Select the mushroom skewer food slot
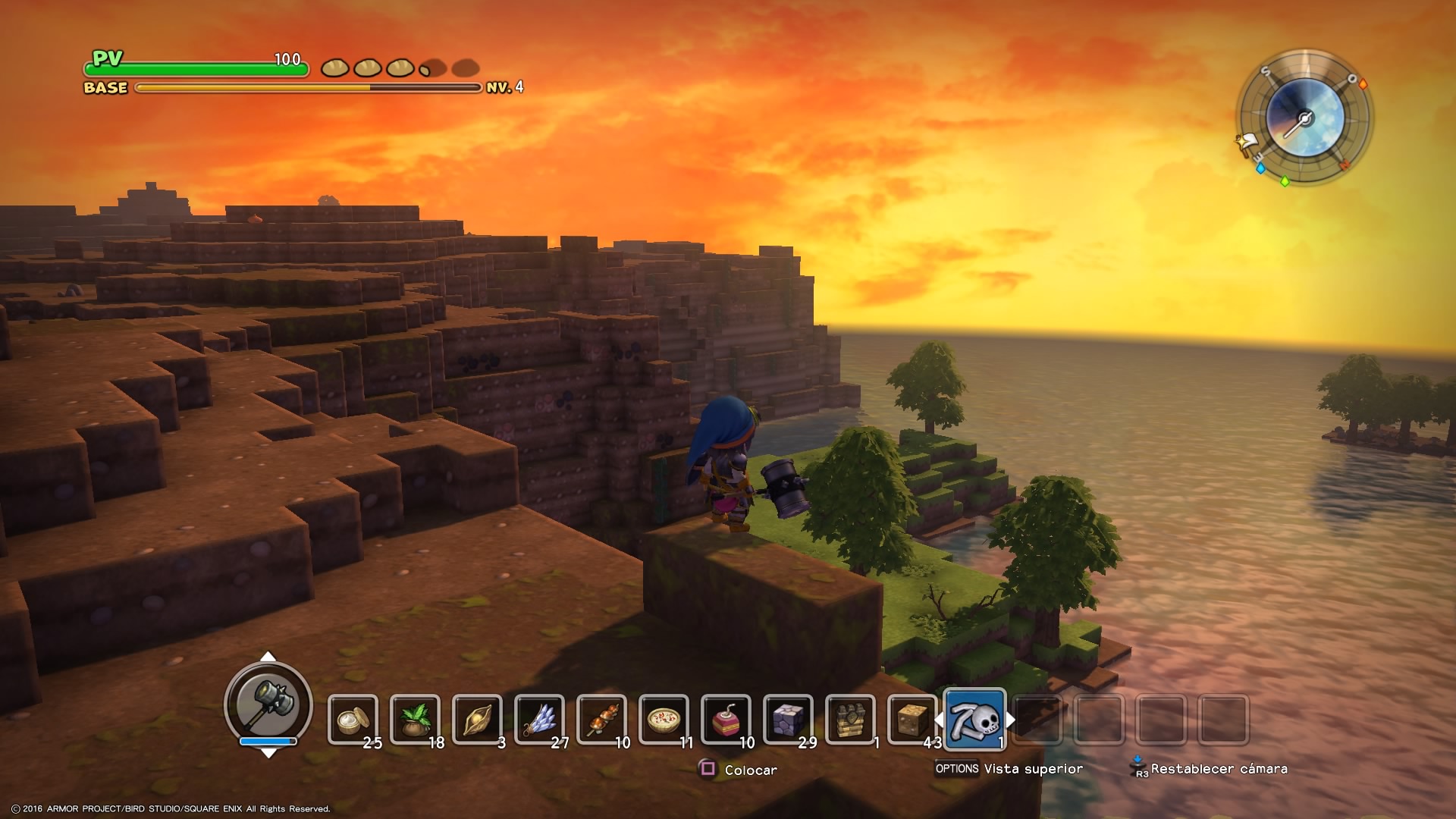The height and width of the screenshot is (819, 1456). (601, 719)
